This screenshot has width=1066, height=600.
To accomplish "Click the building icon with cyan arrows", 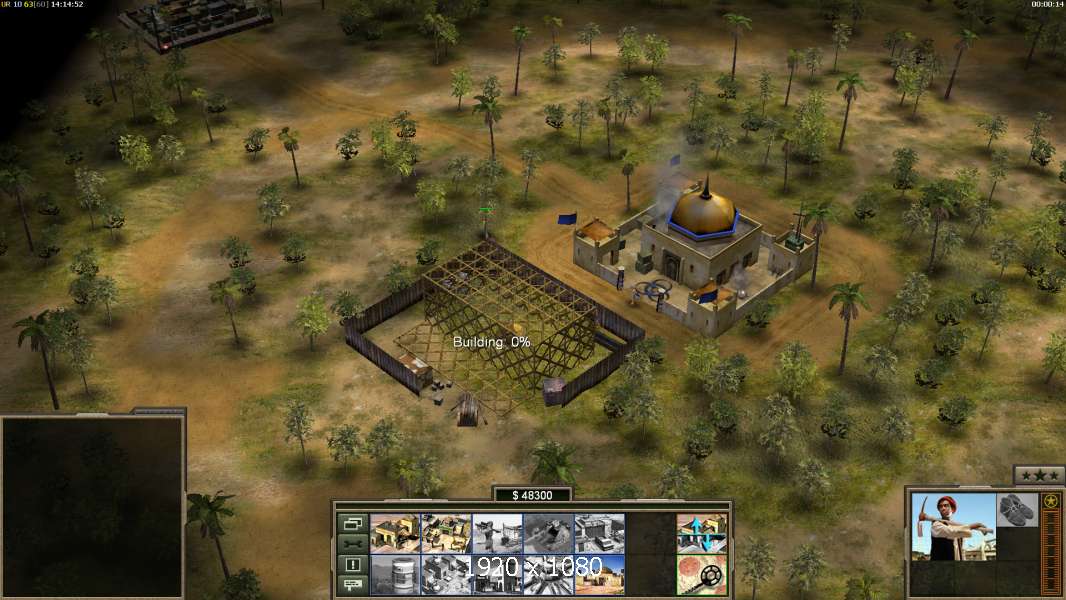I will point(701,533).
